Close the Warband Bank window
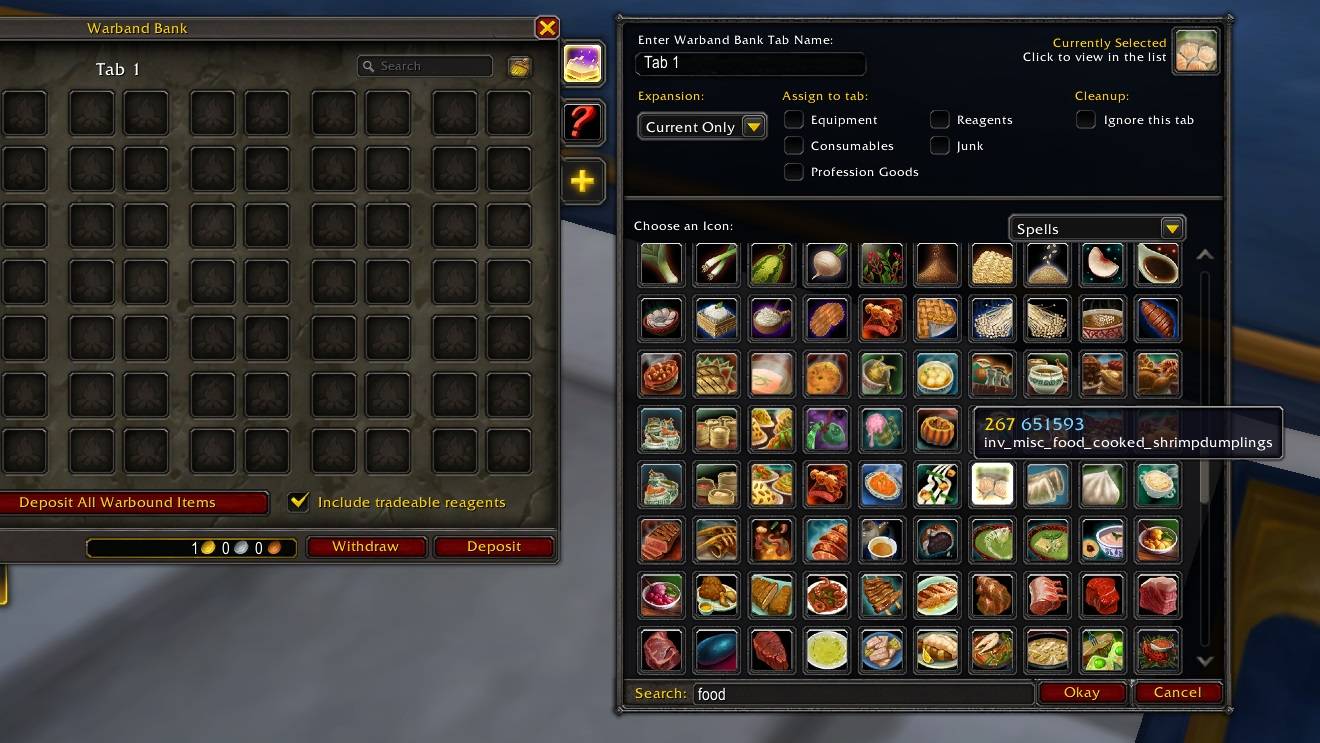The image size is (1320, 743). [x=546, y=28]
